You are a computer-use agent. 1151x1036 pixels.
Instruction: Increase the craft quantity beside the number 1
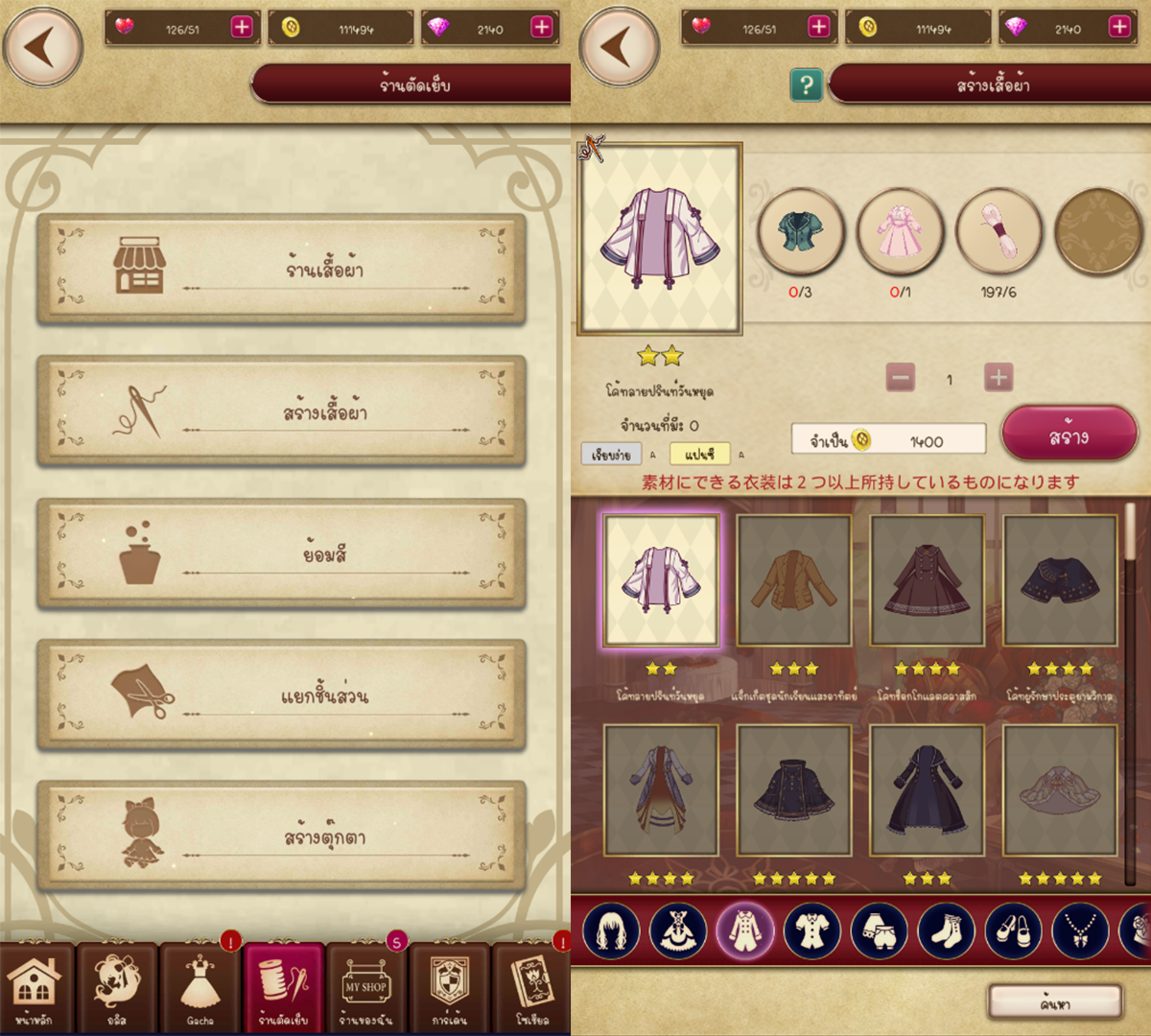pos(998,378)
